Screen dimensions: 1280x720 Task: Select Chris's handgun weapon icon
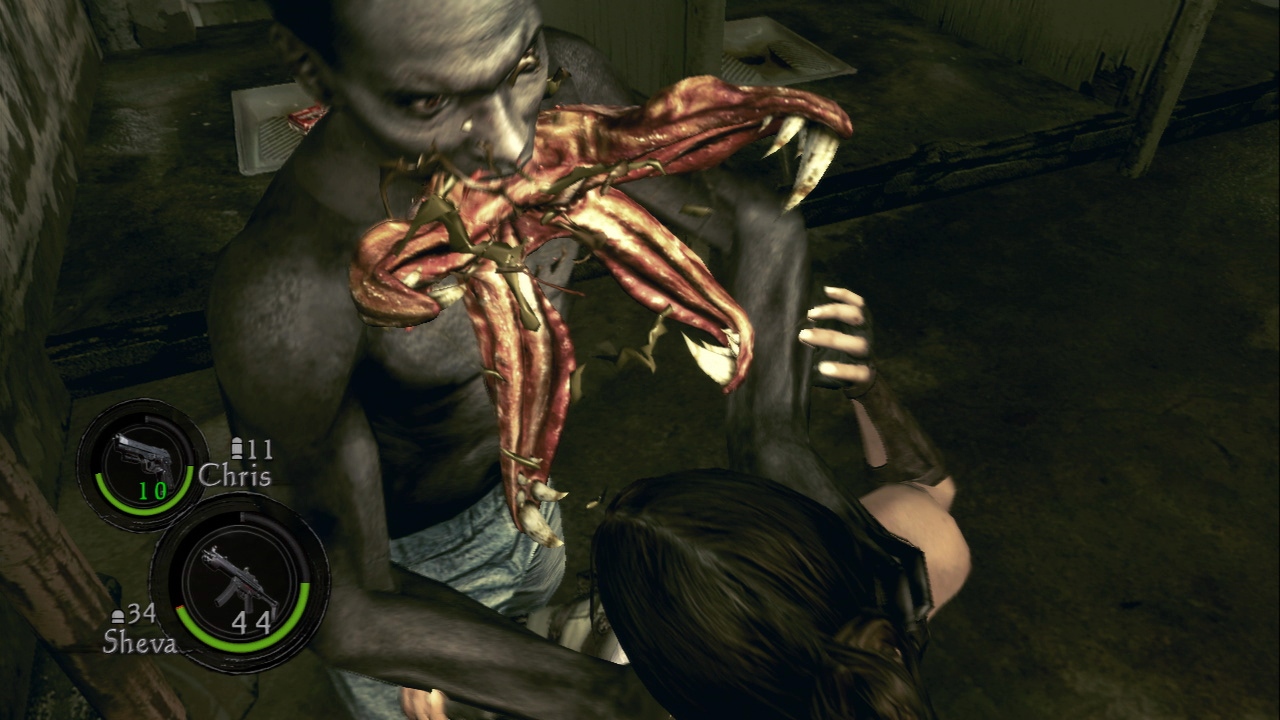click(141, 457)
